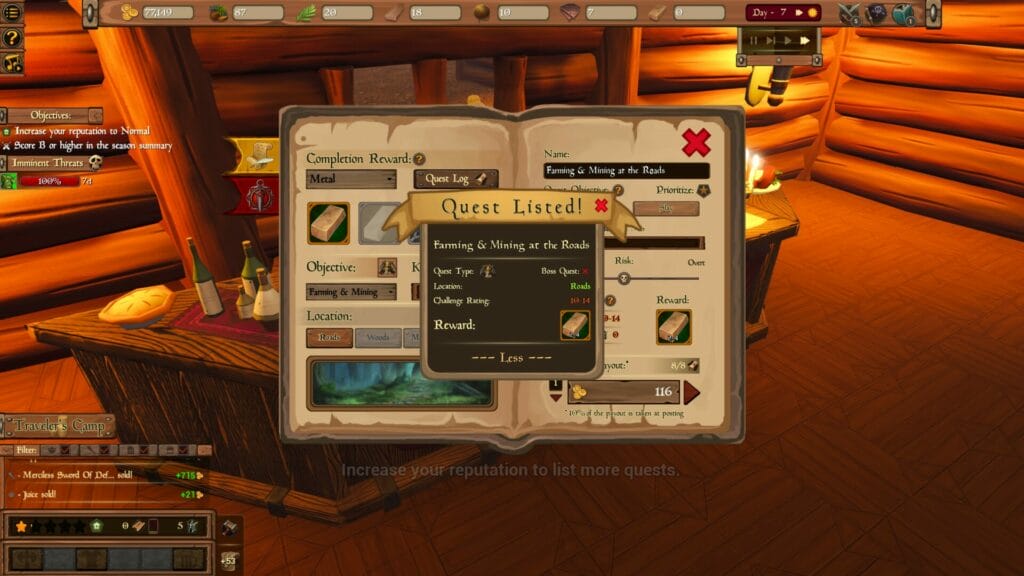Select the Roads location button
The image size is (1024, 576).
[329, 338]
